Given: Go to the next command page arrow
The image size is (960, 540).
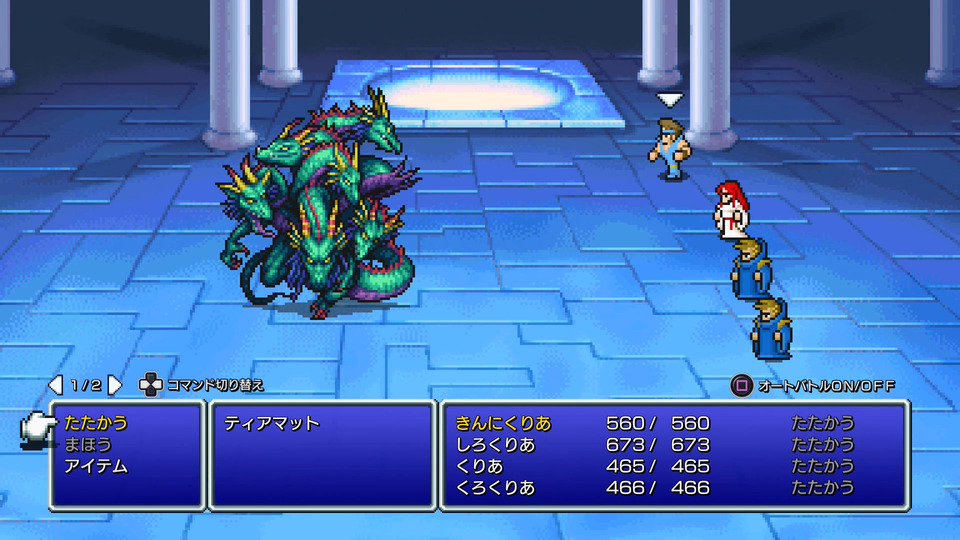Looking at the screenshot, I should coord(115,385).
